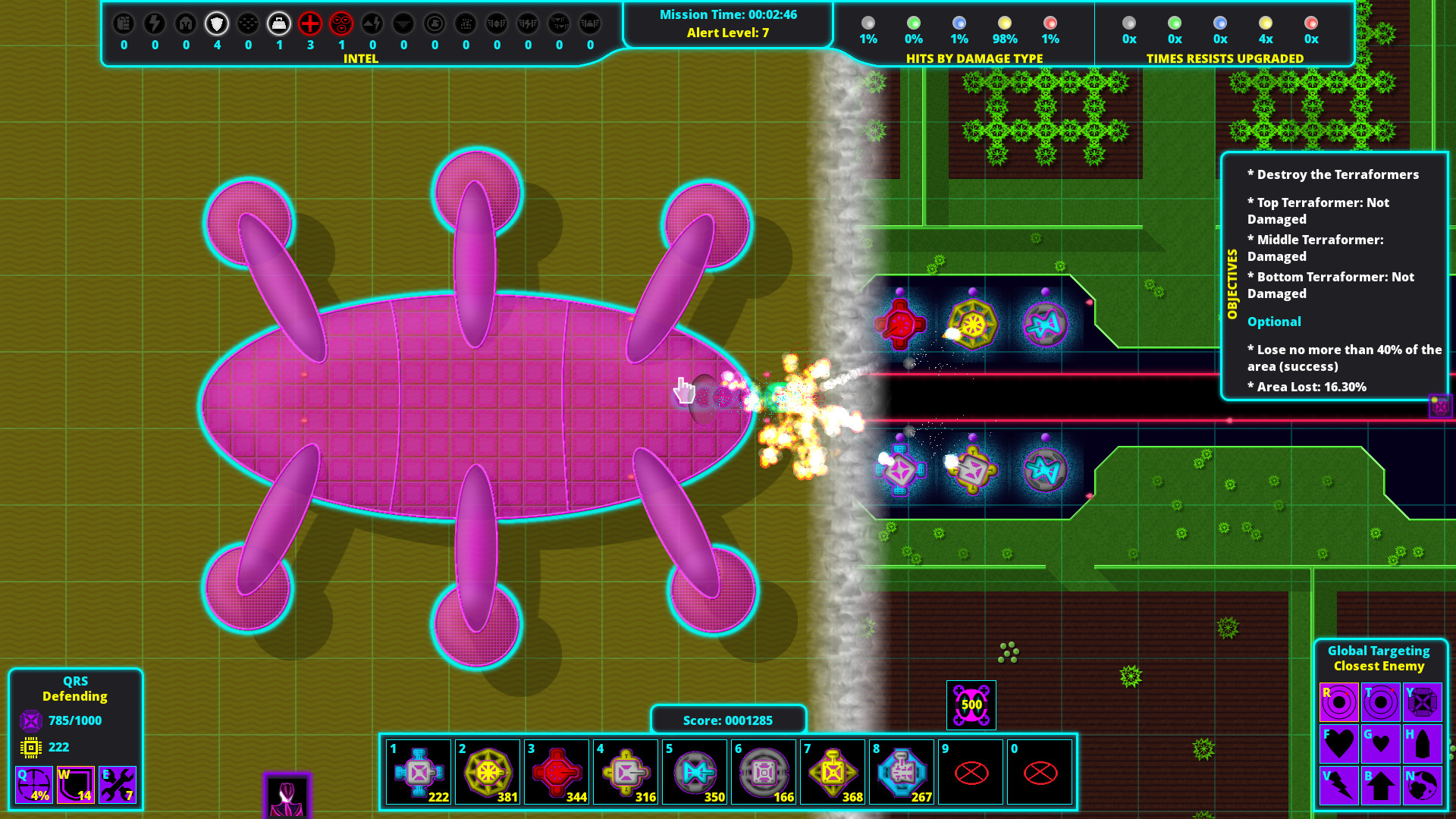The width and height of the screenshot is (1456, 819).
Task: Click the 500 gear pickup icon
Action: (971, 704)
